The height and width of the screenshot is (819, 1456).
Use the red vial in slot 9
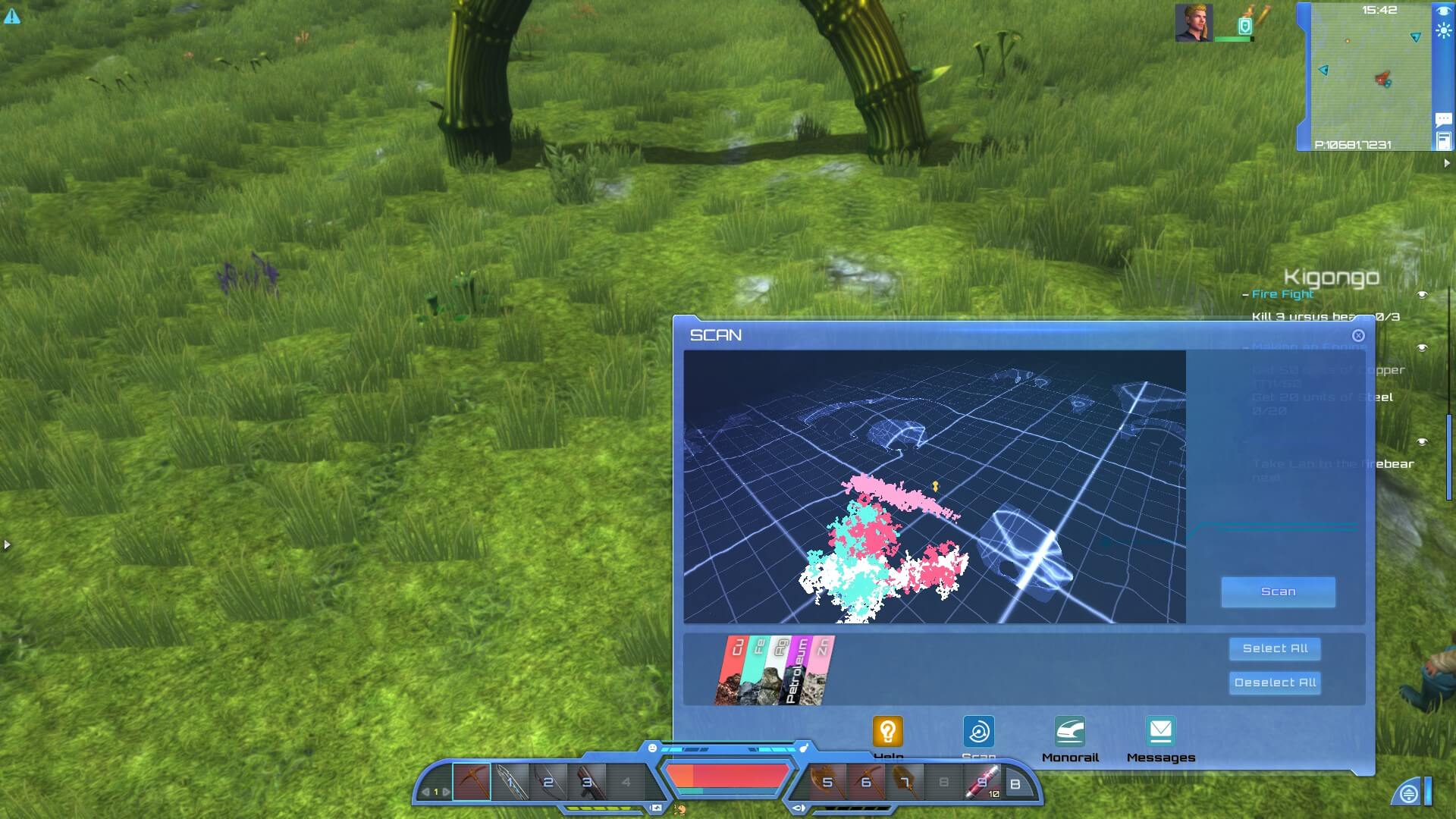pos(982,782)
